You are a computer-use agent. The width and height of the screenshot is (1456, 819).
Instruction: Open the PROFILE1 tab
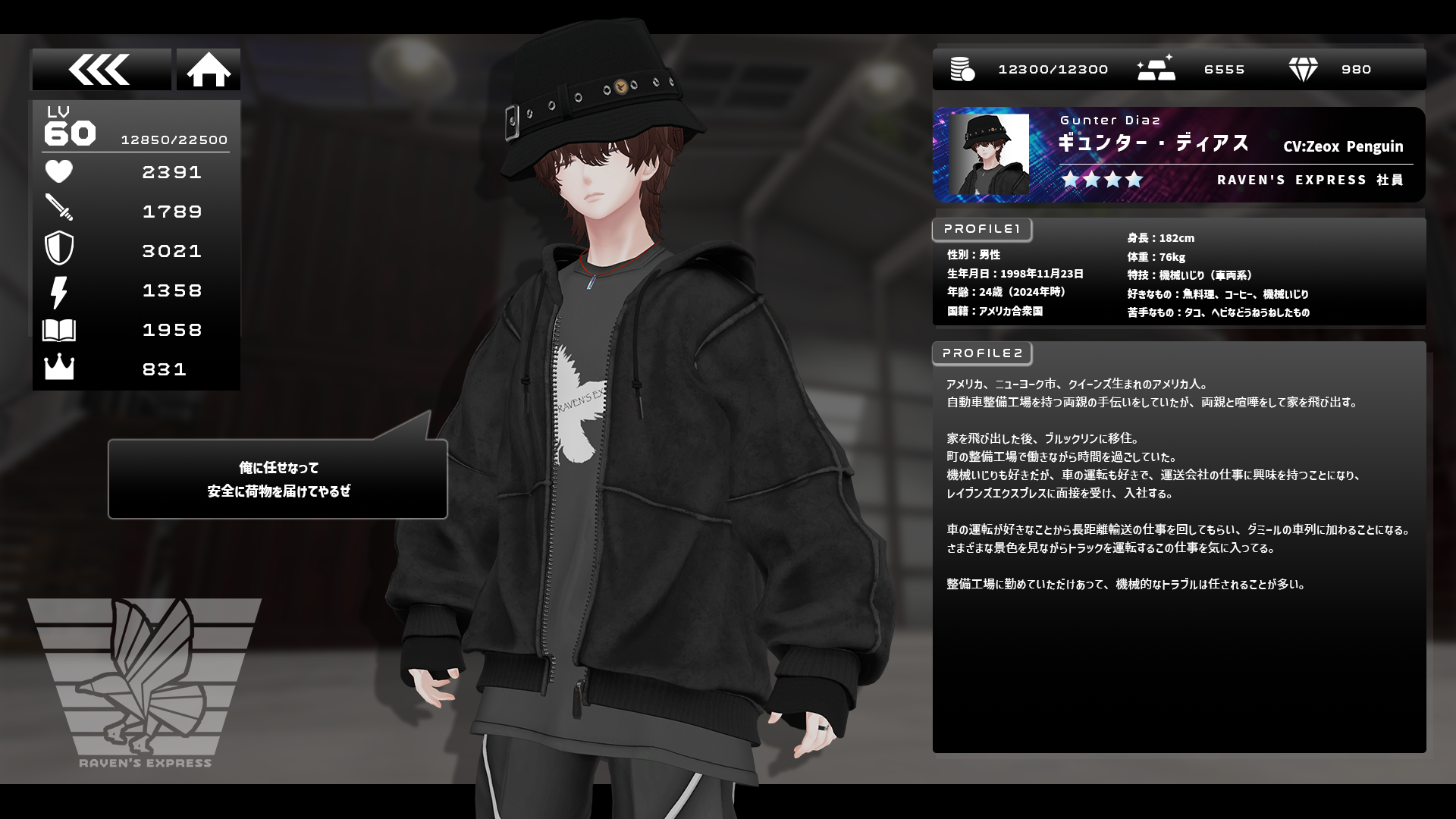[x=982, y=229]
